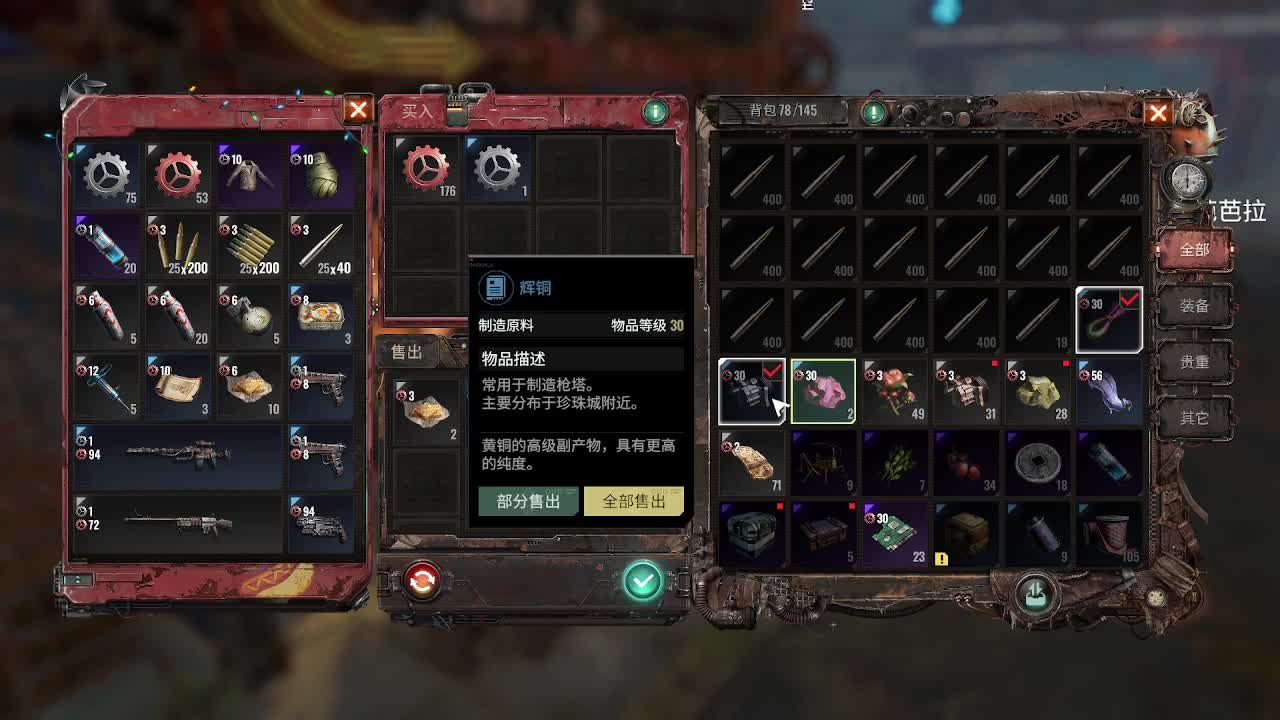Select the black gear item in the buy panel
Screen dimensions: 1280x720
click(497, 167)
